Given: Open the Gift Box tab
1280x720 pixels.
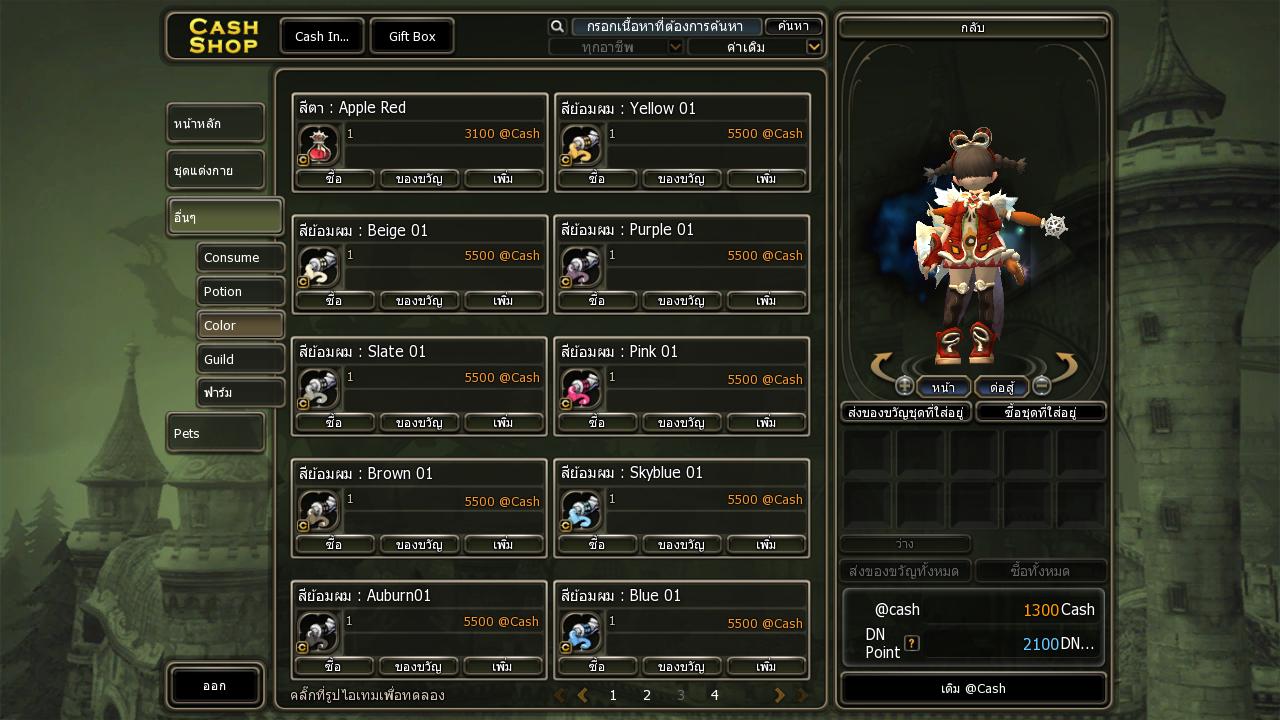Looking at the screenshot, I should point(412,36).
